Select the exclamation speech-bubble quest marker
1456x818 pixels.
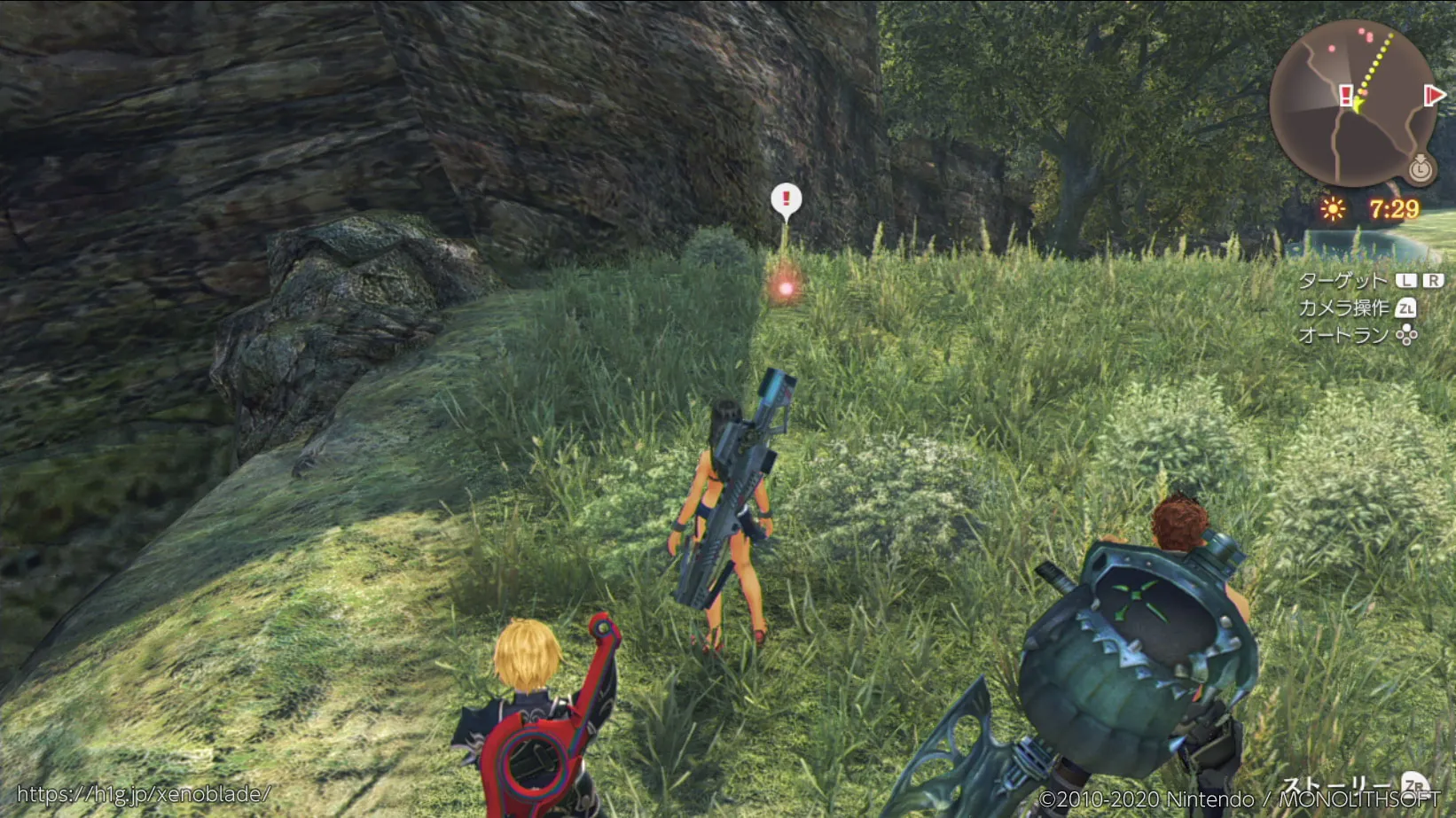point(786,200)
